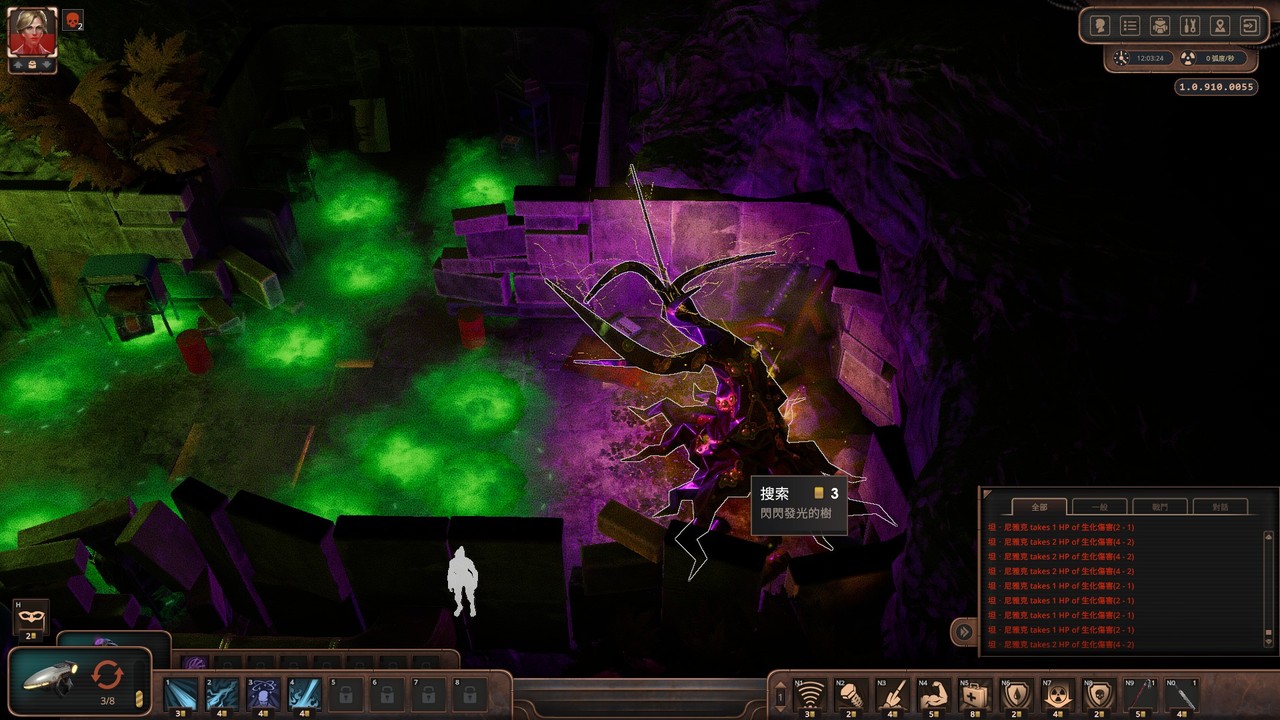This screenshot has height=720, width=1280.
Task: Open the journal list icon
Action: pyautogui.click(x=1130, y=26)
